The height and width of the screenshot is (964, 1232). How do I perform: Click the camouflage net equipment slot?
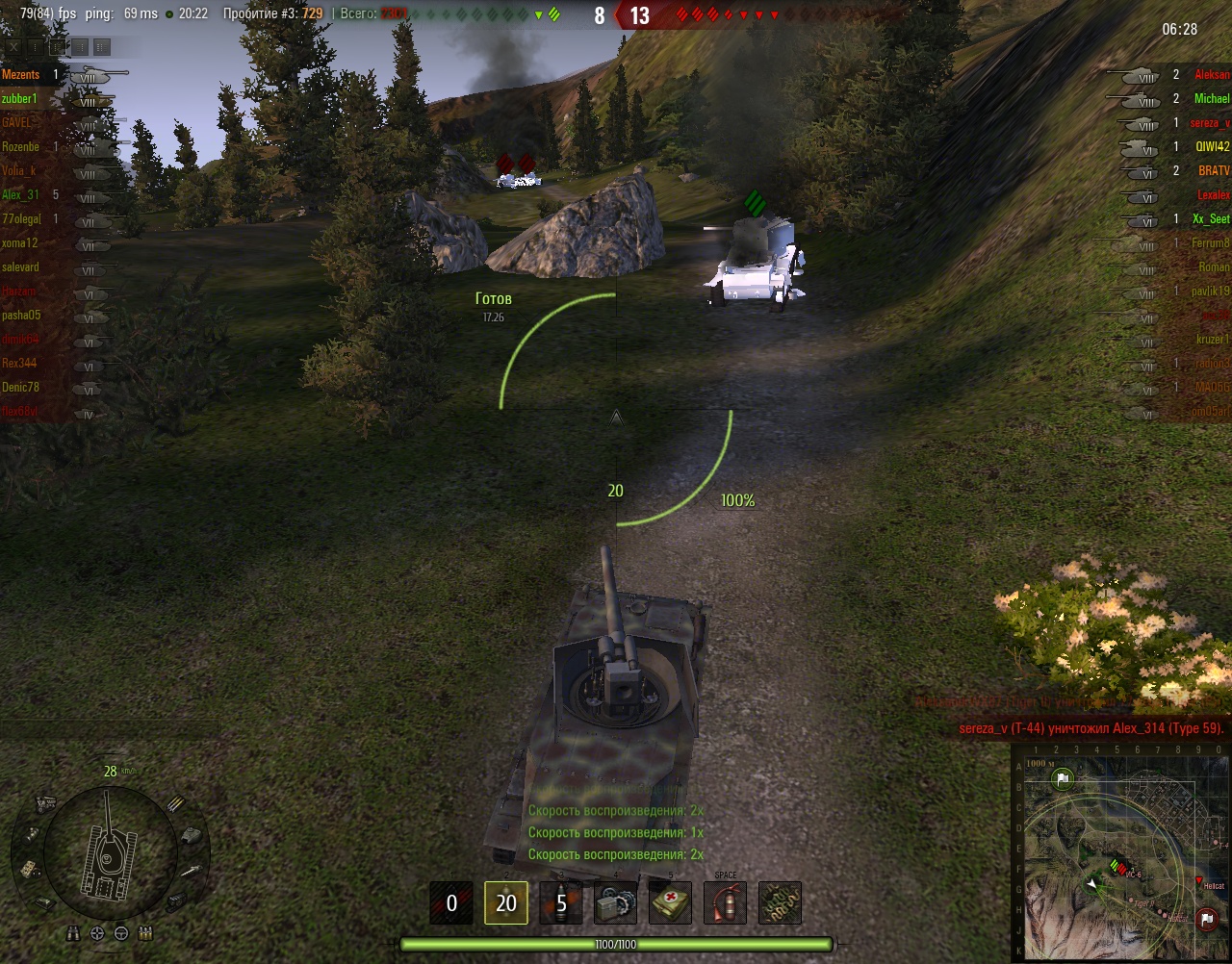pyautogui.click(x=780, y=902)
